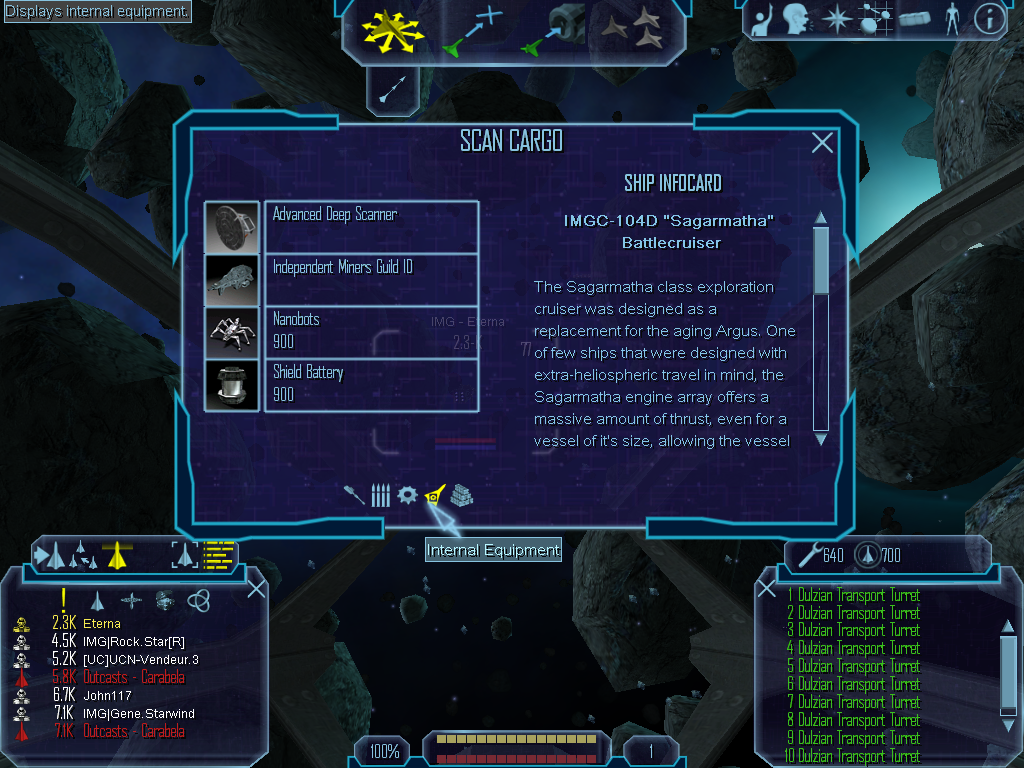Open the circled information icon
The height and width of the screenshot is (768, 1024).
pyautogui.click(x=988, y=18)
